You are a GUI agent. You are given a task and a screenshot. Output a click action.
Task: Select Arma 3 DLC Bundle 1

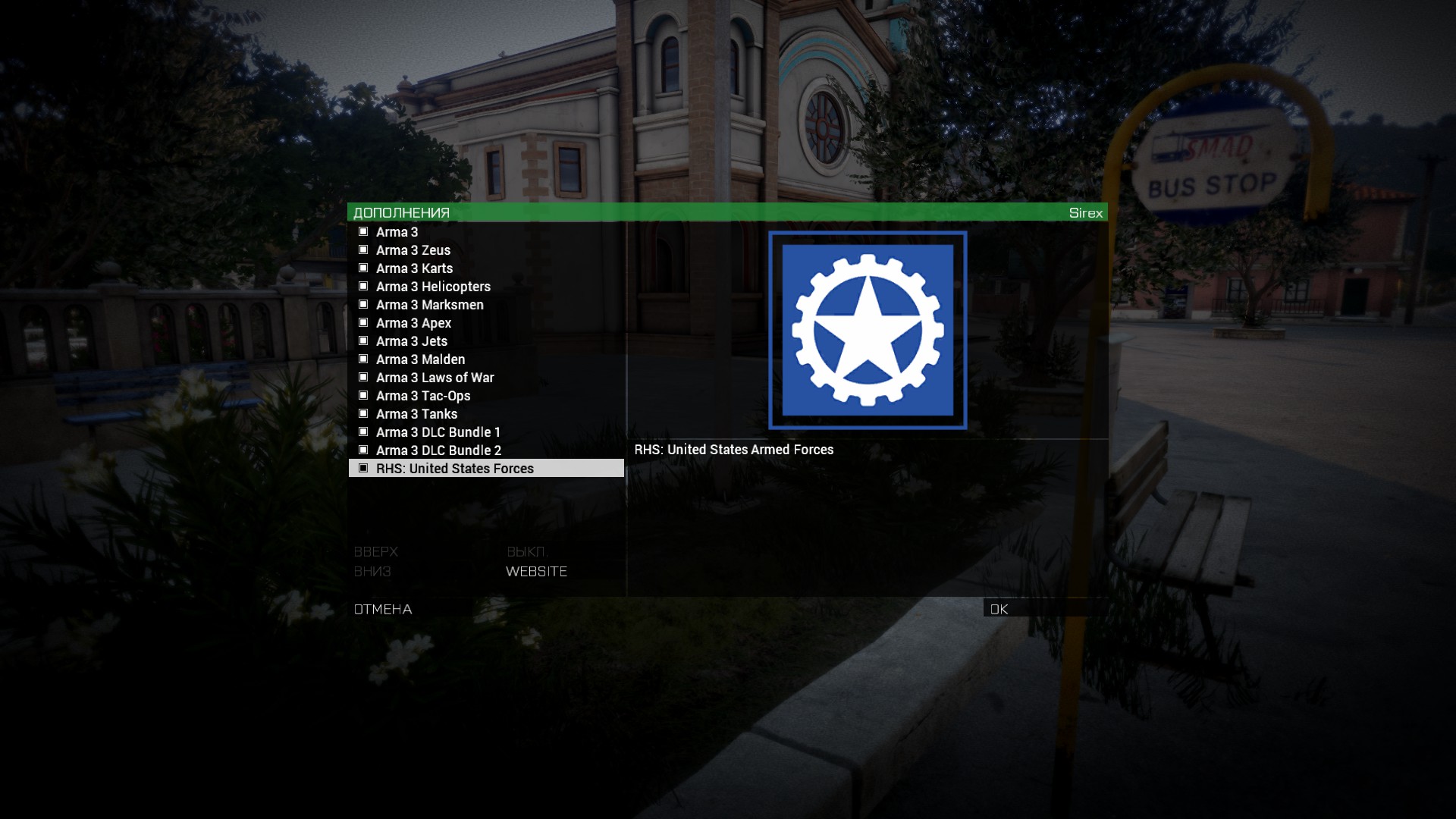[438, 432]
